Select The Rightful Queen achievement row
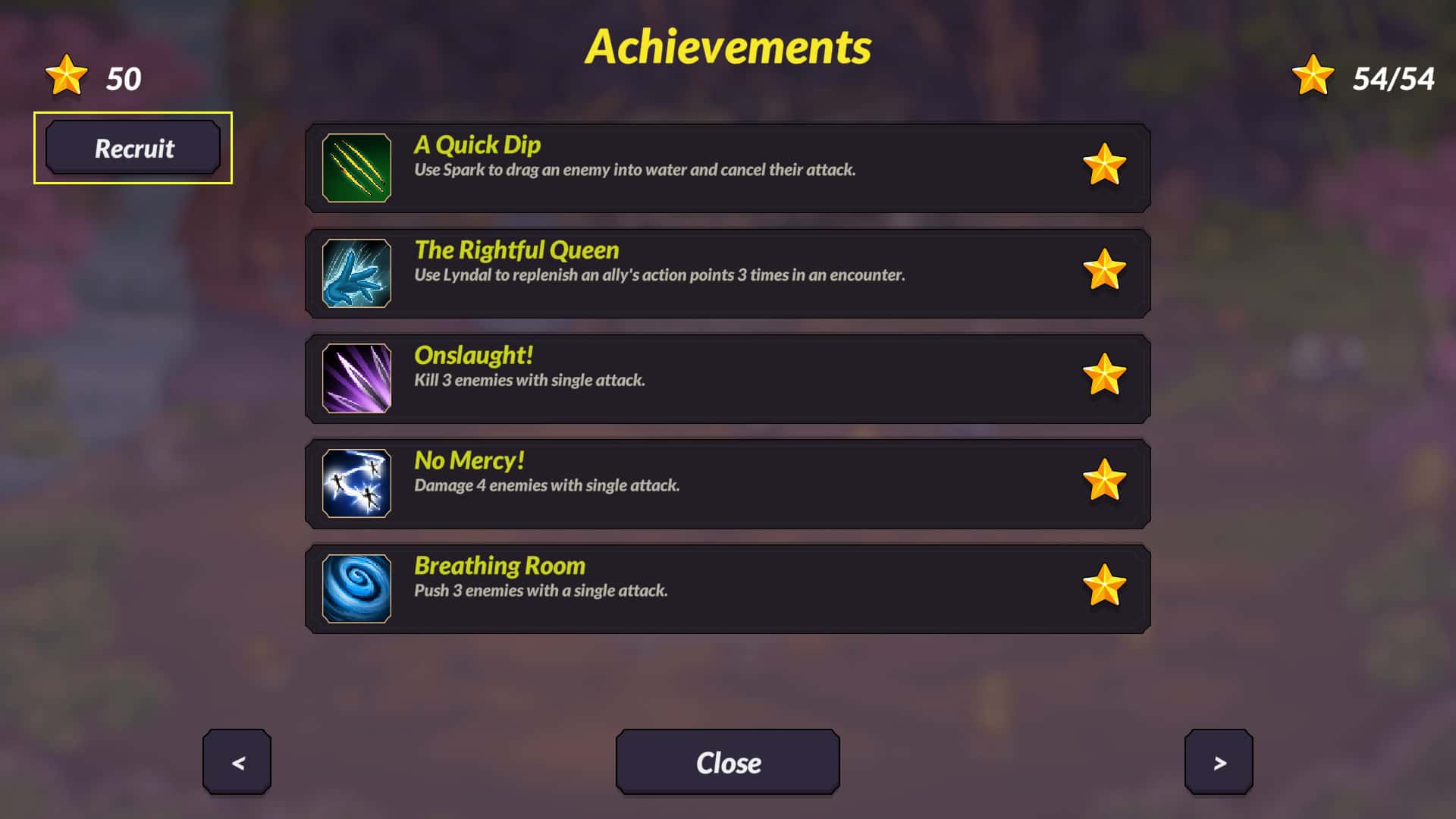 (x=728, y=273)
